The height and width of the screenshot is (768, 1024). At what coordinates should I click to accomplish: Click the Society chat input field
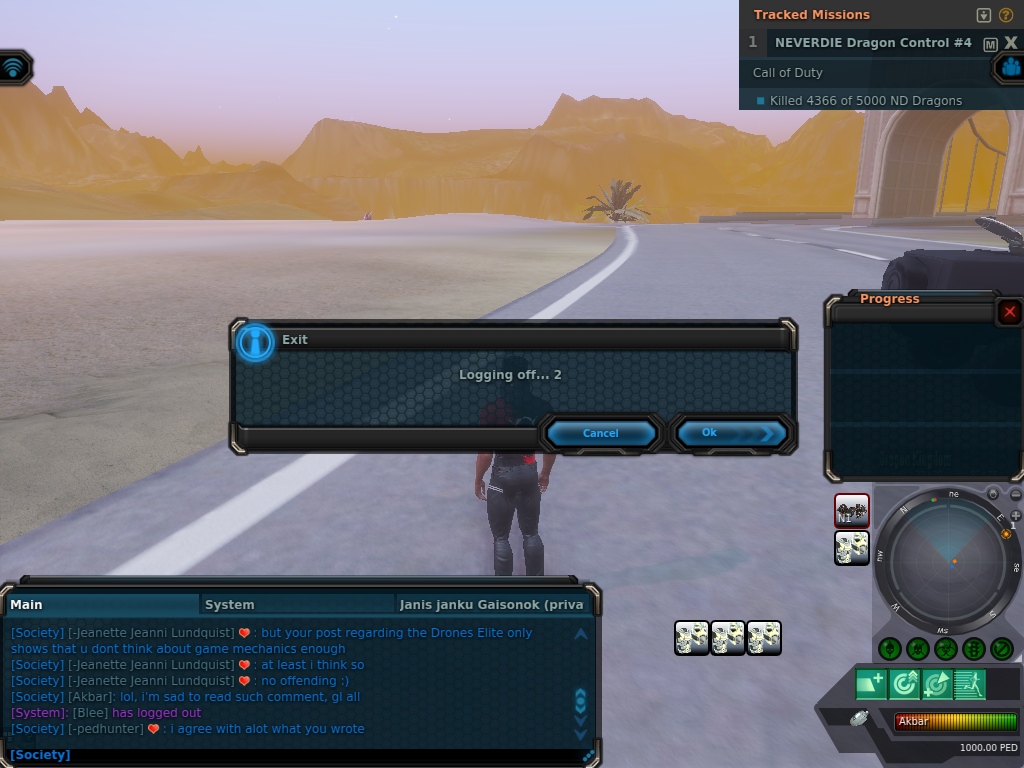click(x=300, y=755)
